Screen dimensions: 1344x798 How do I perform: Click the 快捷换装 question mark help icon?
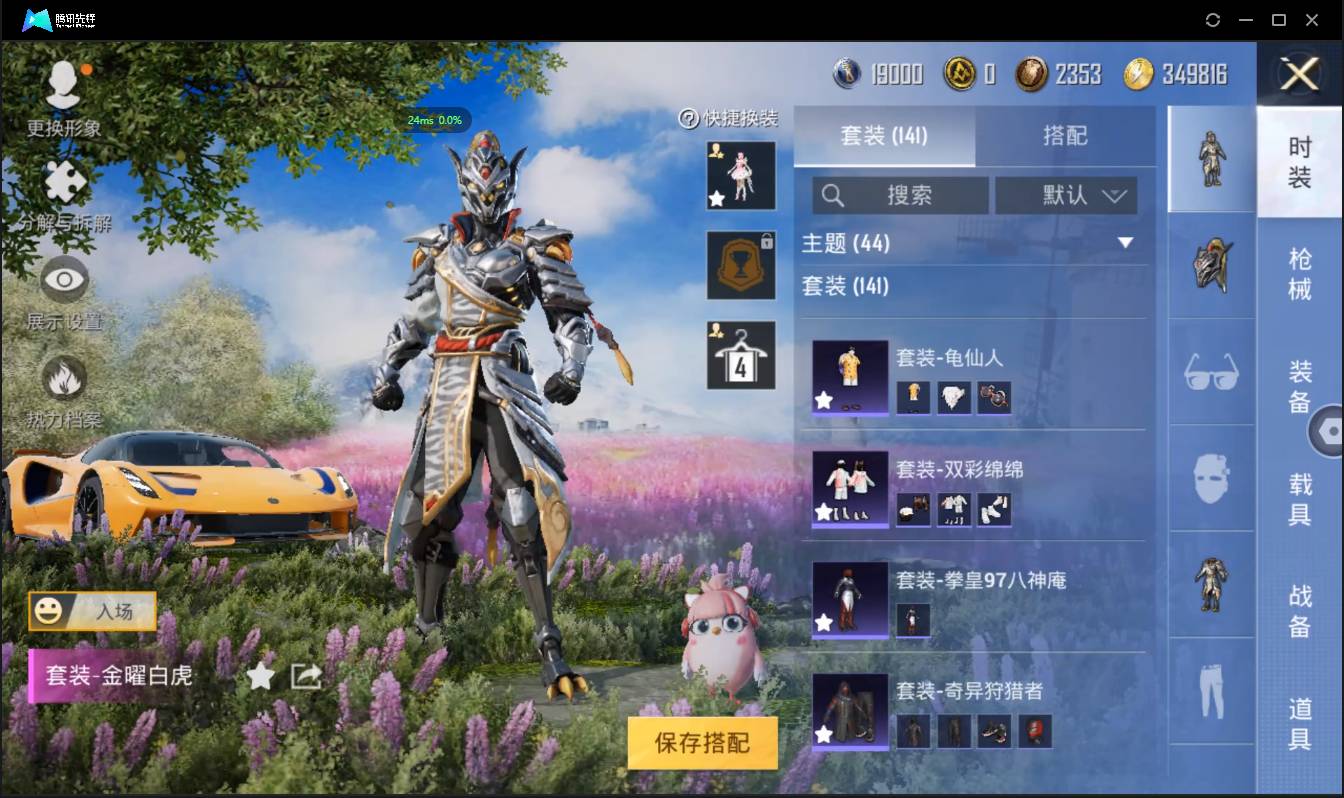(x=689, y=119)
